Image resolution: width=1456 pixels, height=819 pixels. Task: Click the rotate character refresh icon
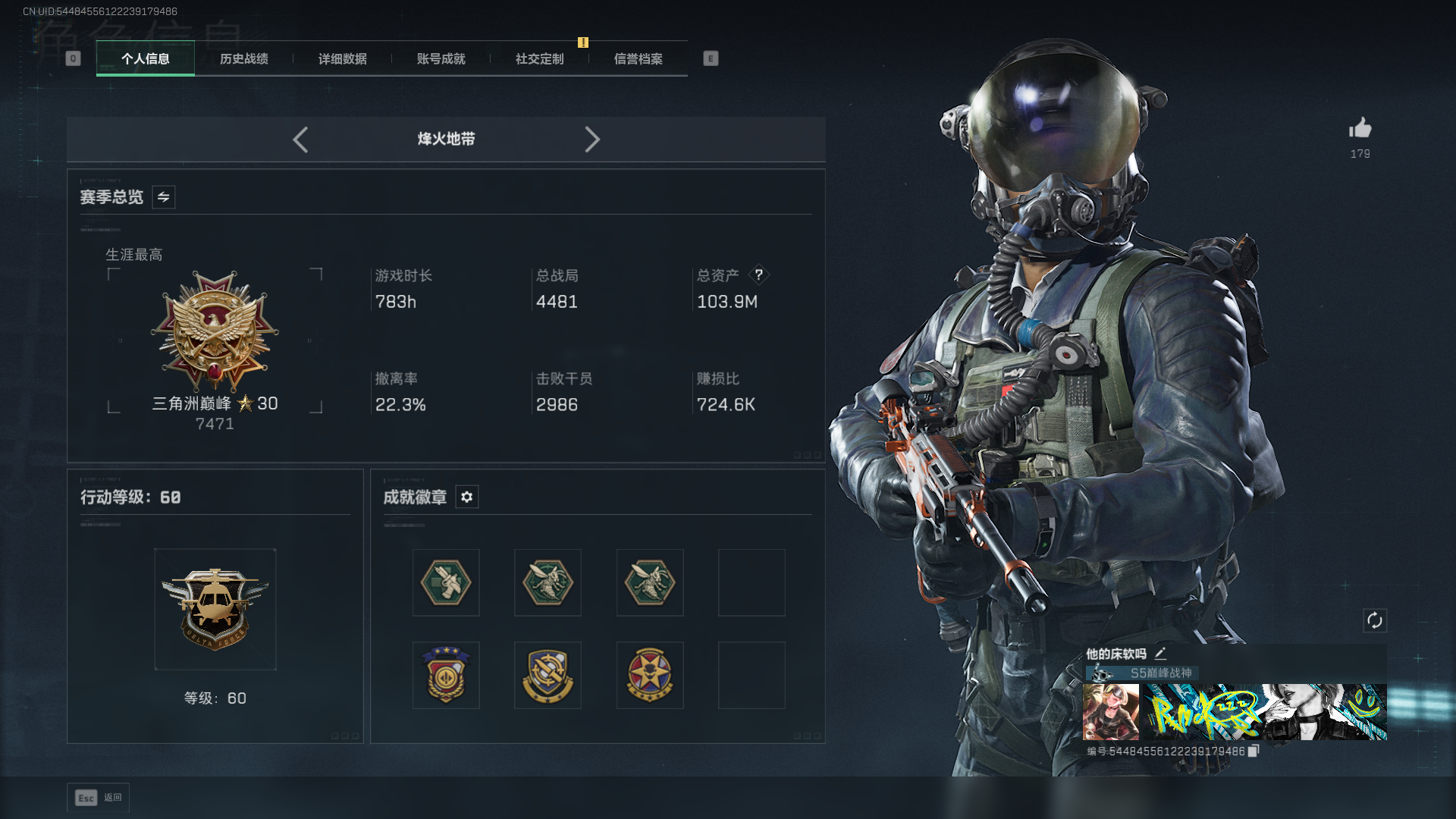(1375, 620)
